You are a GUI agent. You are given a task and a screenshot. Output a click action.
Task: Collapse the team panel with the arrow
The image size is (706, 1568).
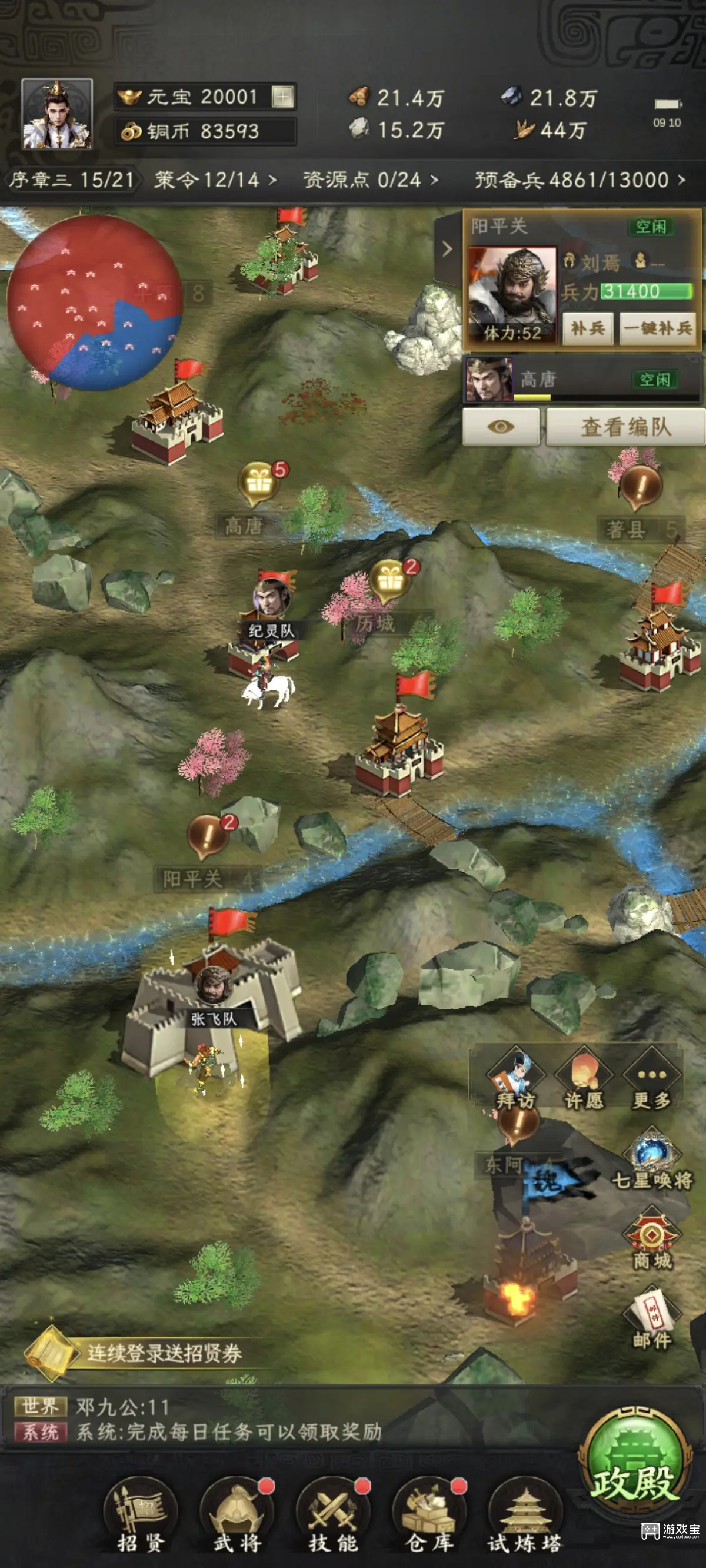click(x=447, y=248)
